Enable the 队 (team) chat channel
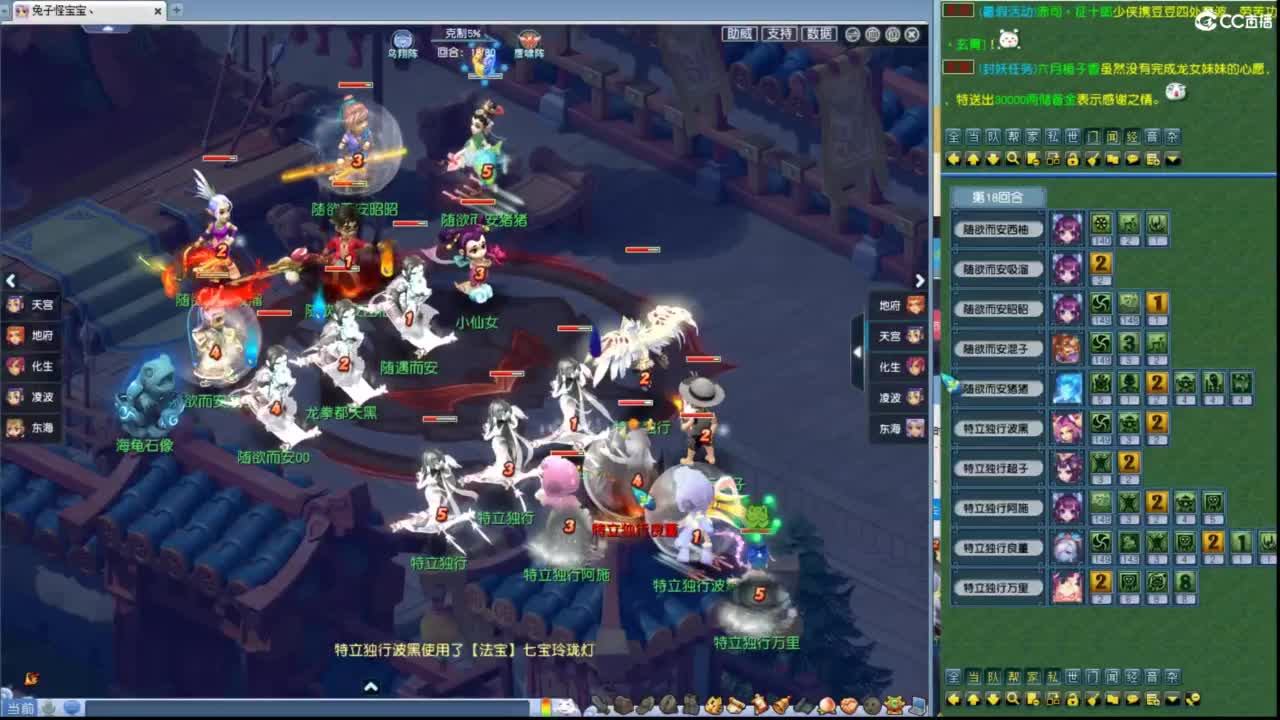This screenshot has height=720, width=1280. click(x=994, y=135)
